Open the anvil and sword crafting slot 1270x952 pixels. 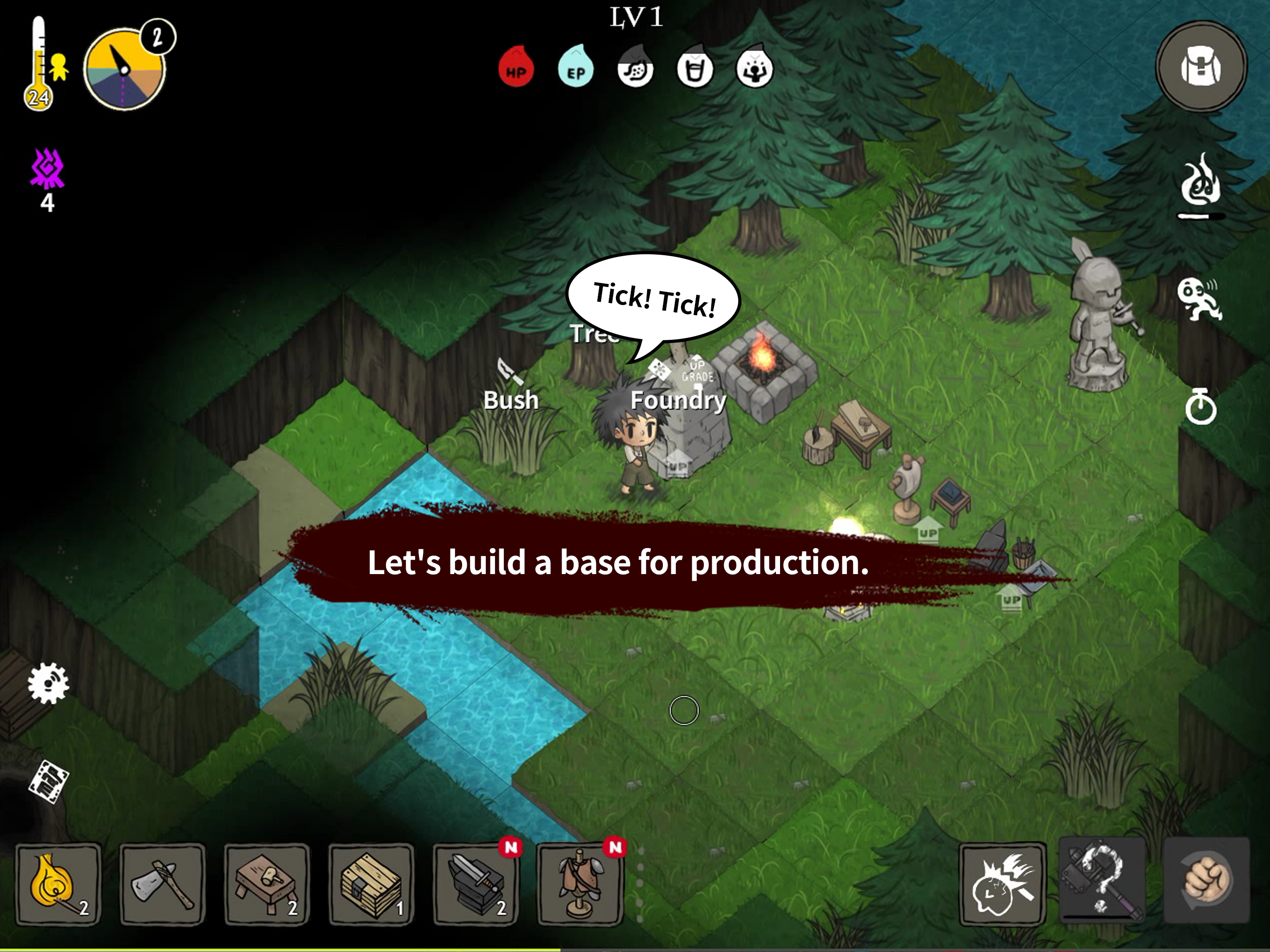[476, 884]
